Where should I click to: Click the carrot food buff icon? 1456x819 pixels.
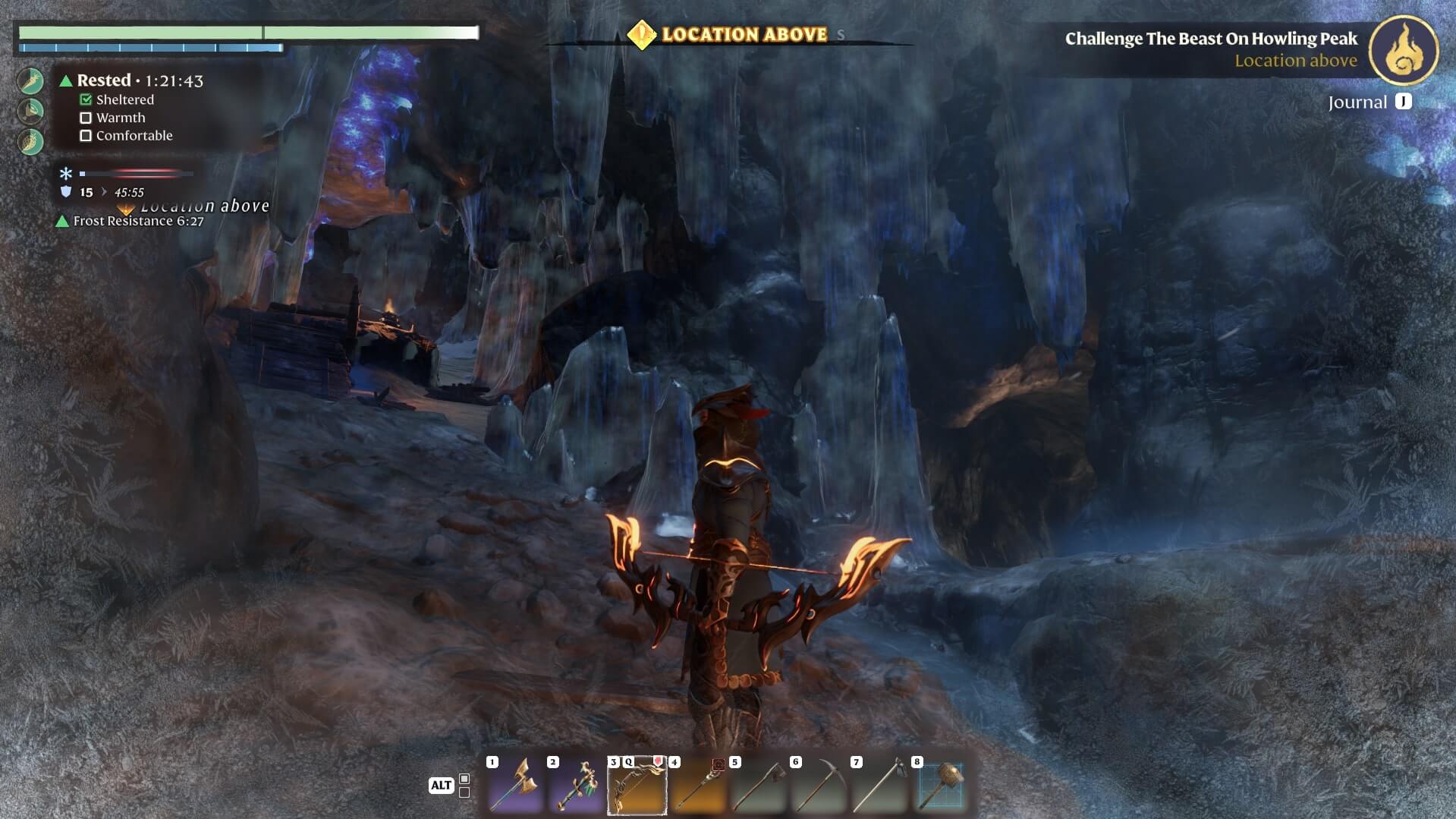click(31, 80)
